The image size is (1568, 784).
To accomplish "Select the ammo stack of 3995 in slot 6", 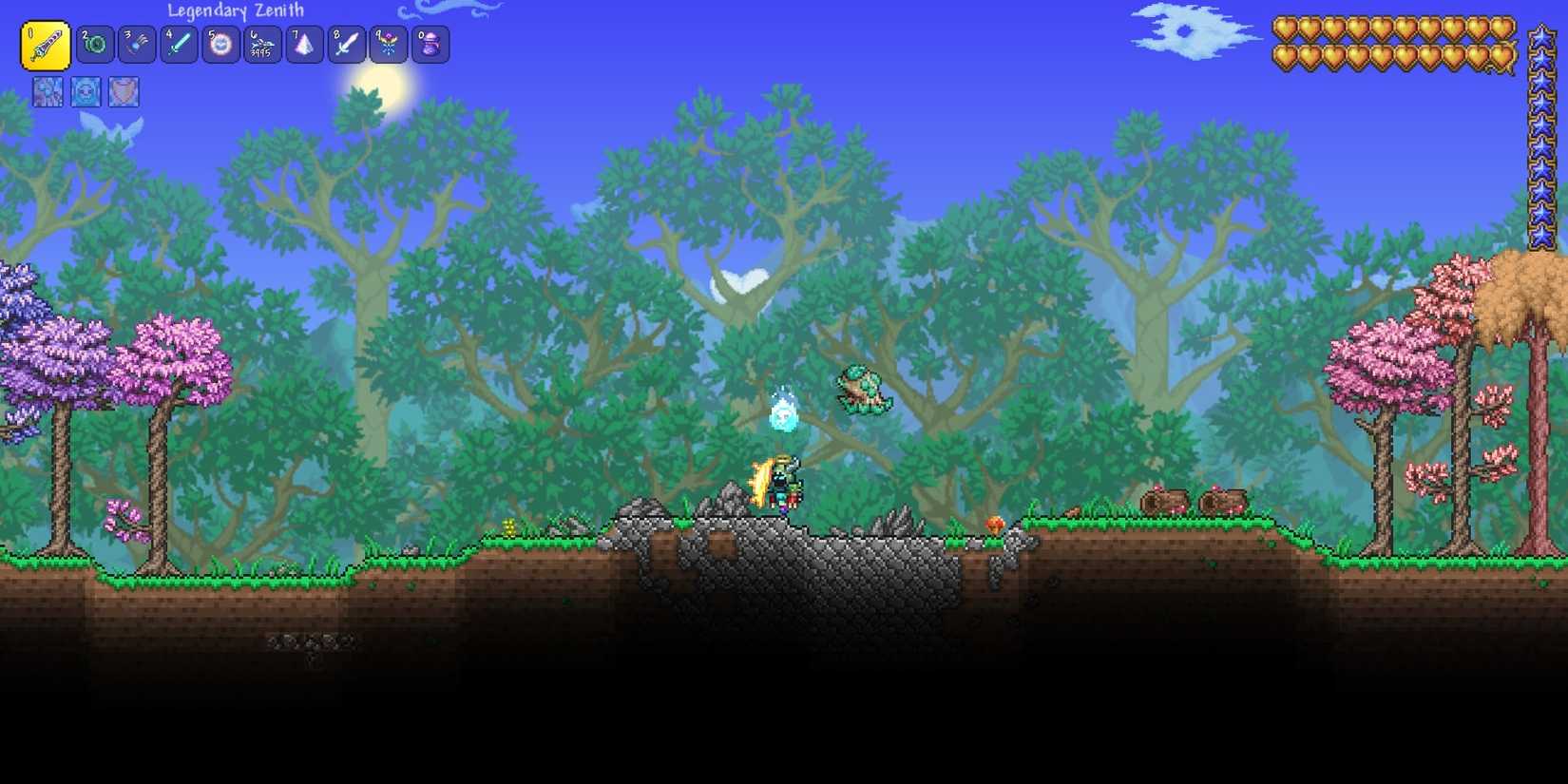I will tap(262, 44).
